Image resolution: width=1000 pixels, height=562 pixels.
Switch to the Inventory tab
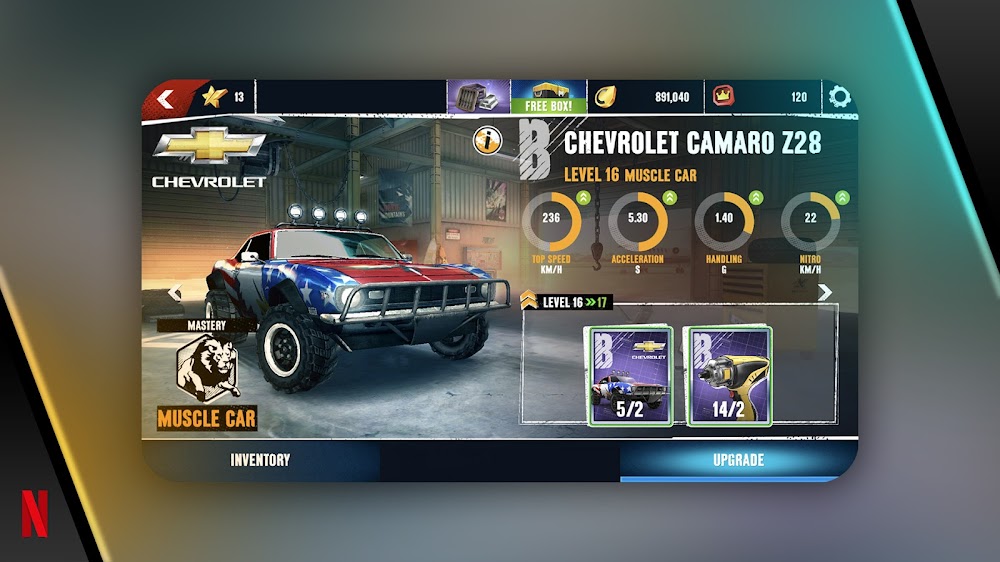tap(260, 461)
